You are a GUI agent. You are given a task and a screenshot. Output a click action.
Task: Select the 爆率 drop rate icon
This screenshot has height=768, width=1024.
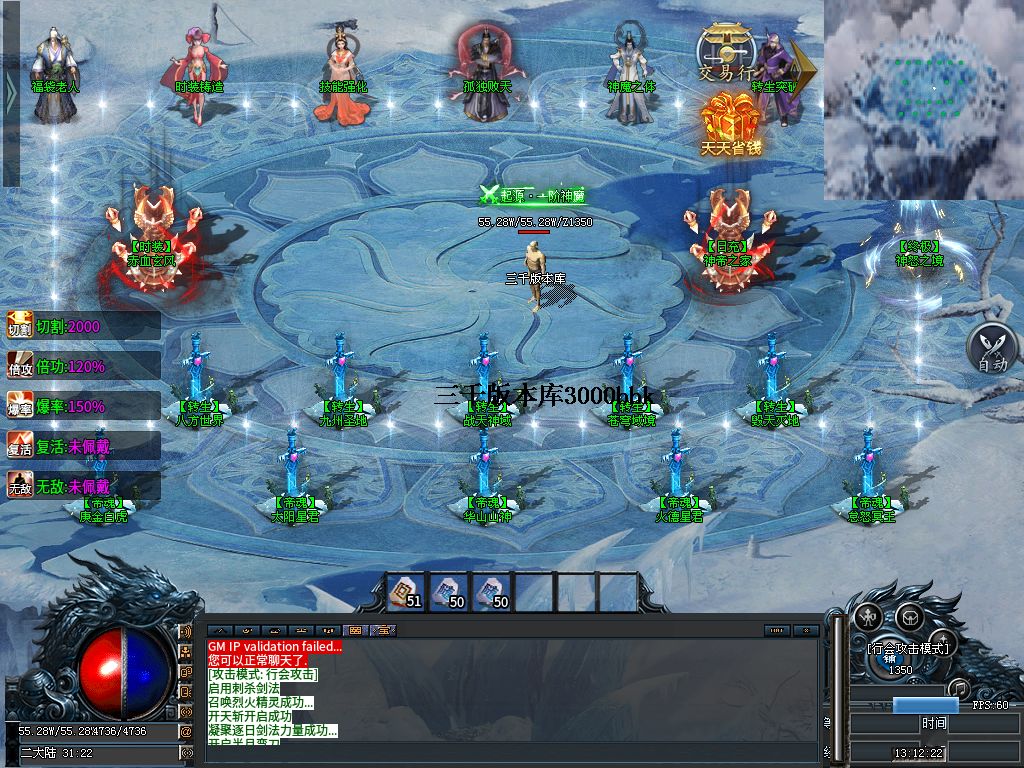(x=20, y=406)
